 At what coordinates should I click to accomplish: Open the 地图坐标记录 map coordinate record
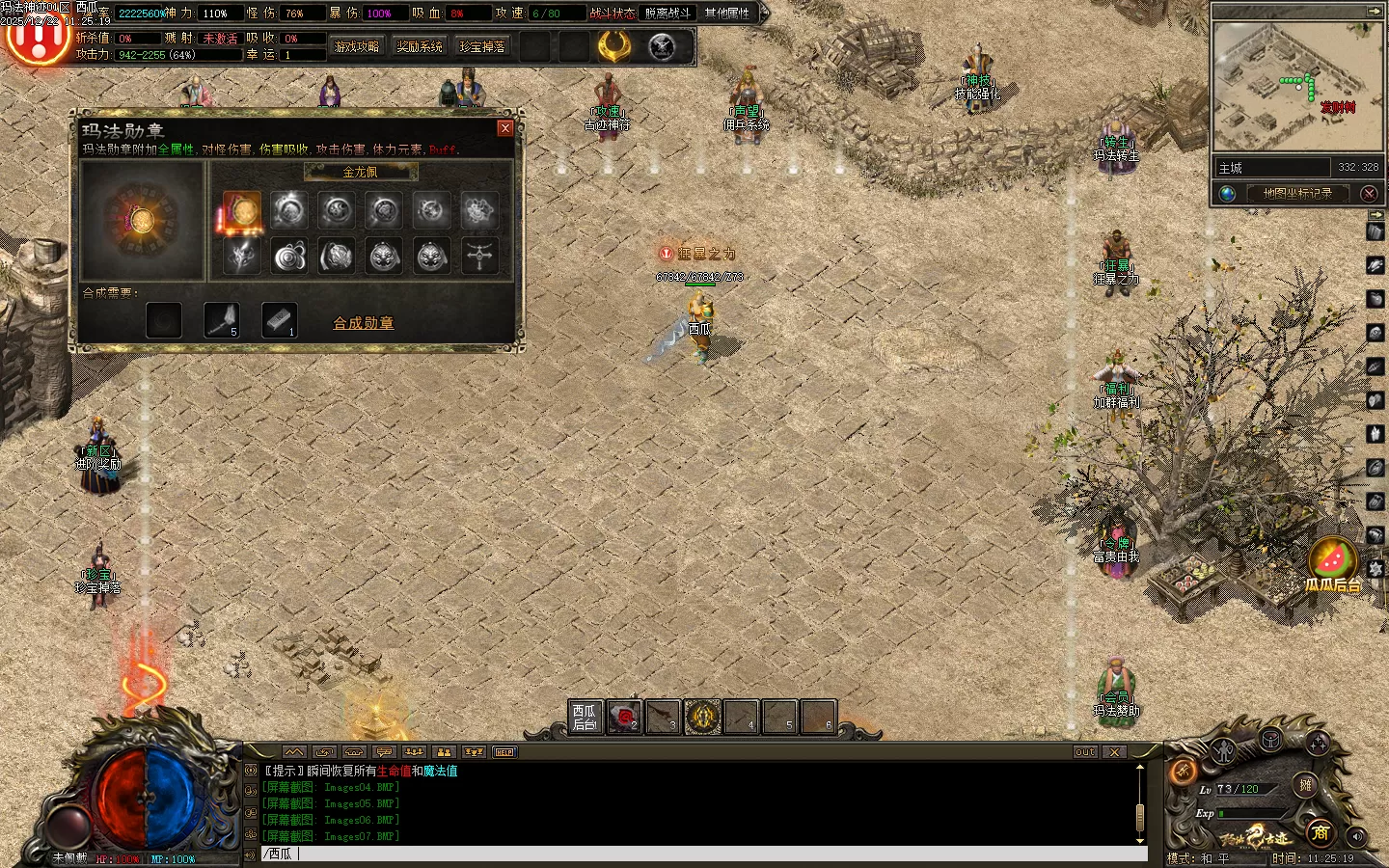click(1297, 193)
